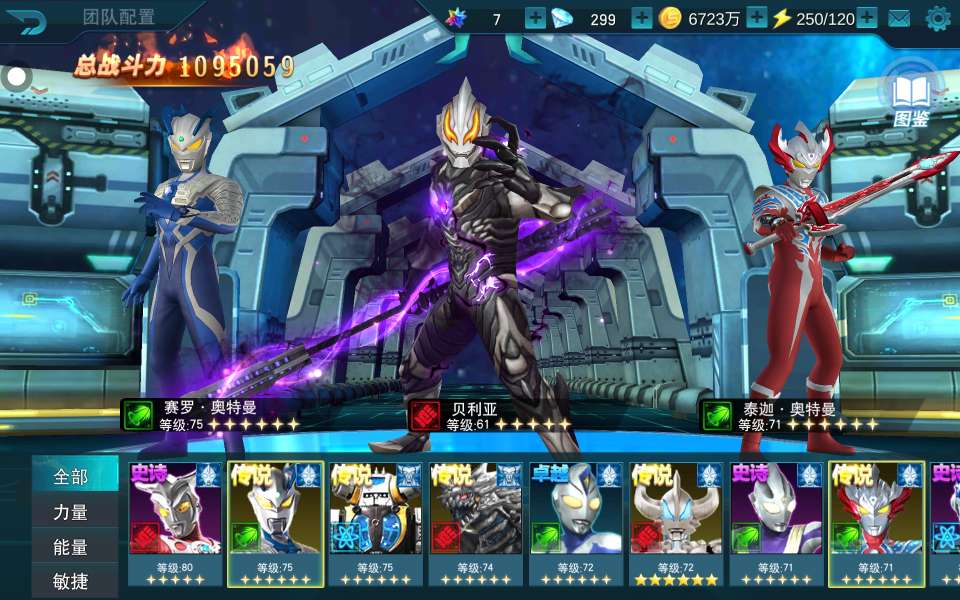Choose the horned 传说 card at level 72
The height and width of the screenshot is (600, 960).
[676, 520]
